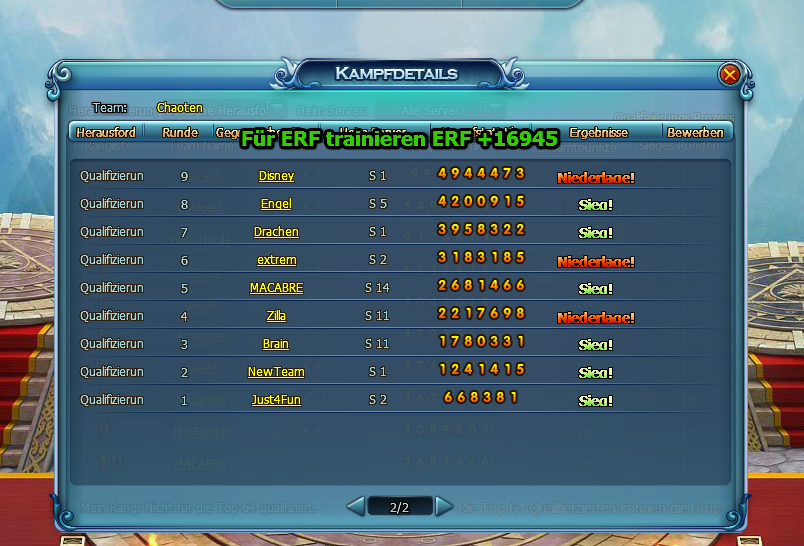804x546 pixels.
Task: Go to the previous page arrow
Action: (x=355, y=507)
